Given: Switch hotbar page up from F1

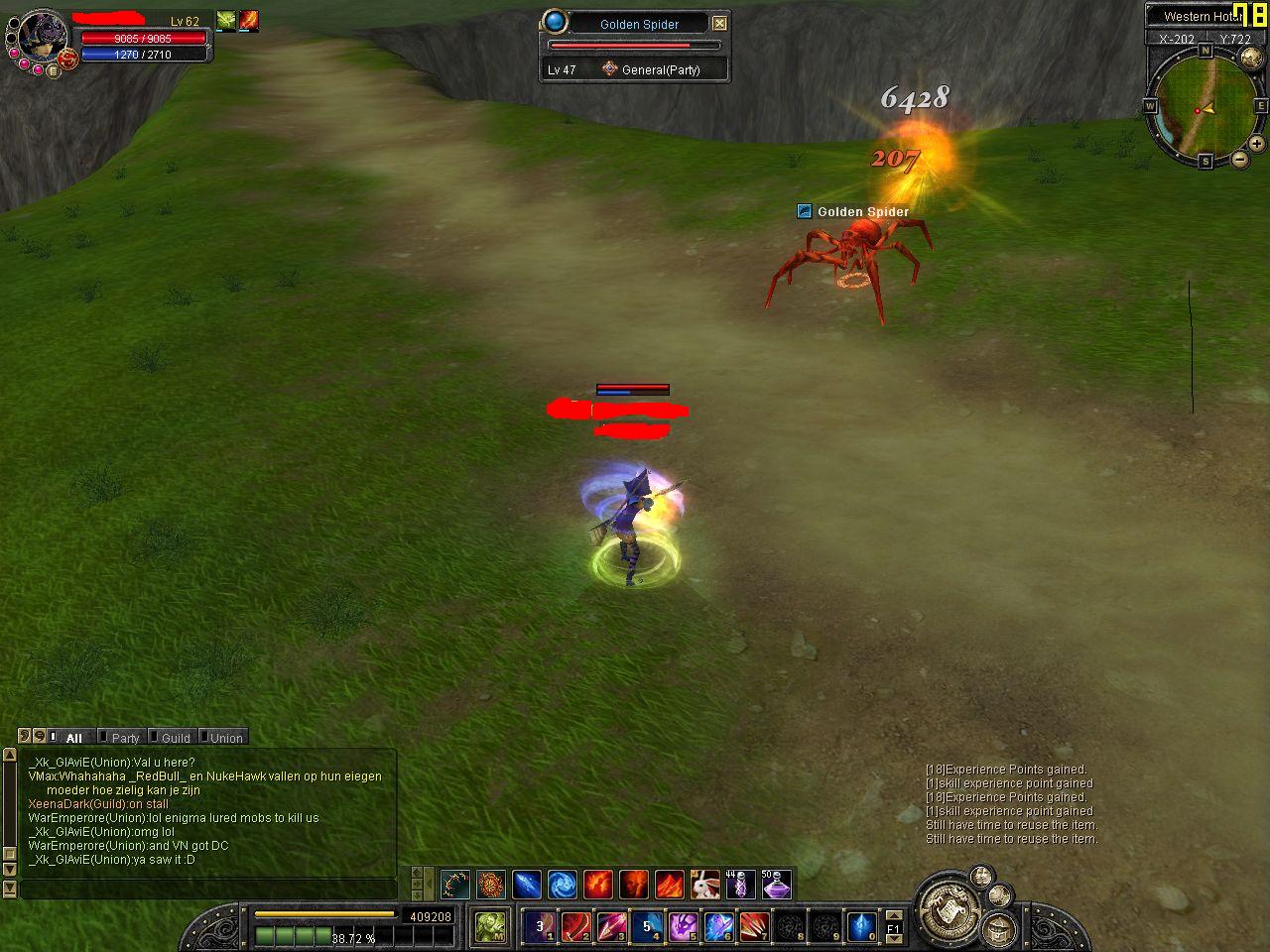Looking at the screenshot, I should tap(894, 916).
